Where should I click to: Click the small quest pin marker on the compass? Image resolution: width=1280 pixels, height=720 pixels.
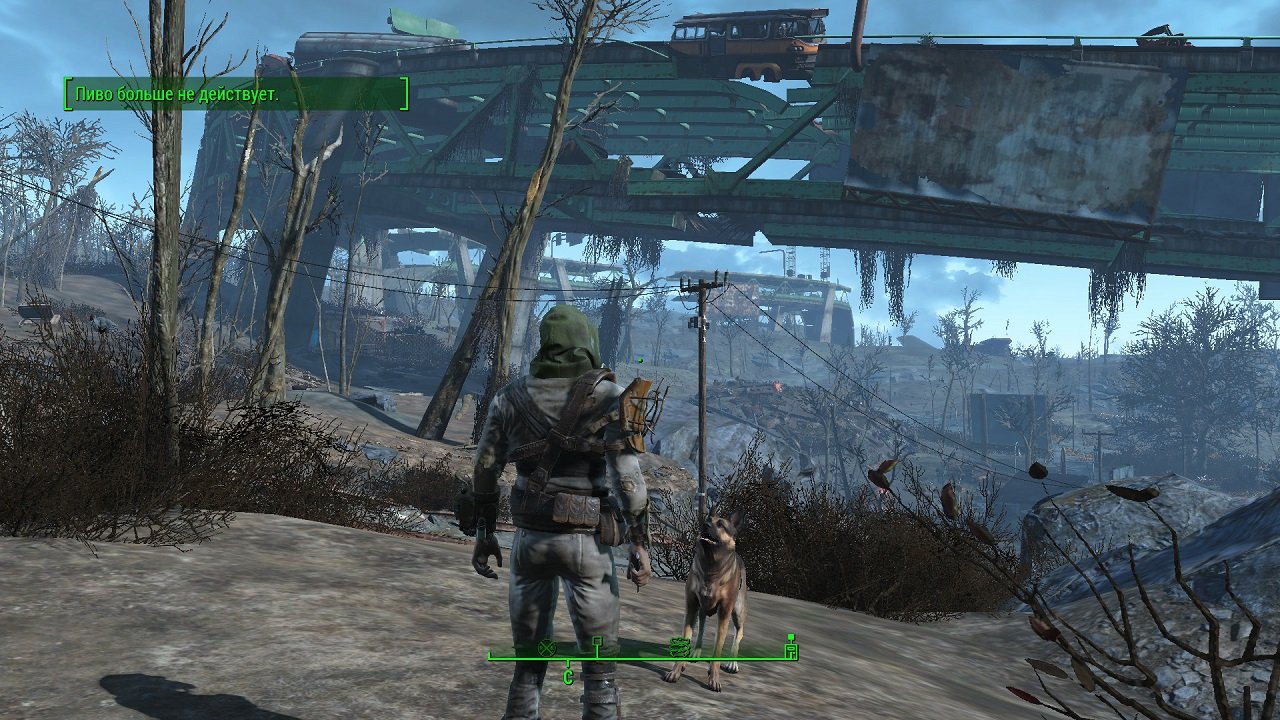coord(597,641)
